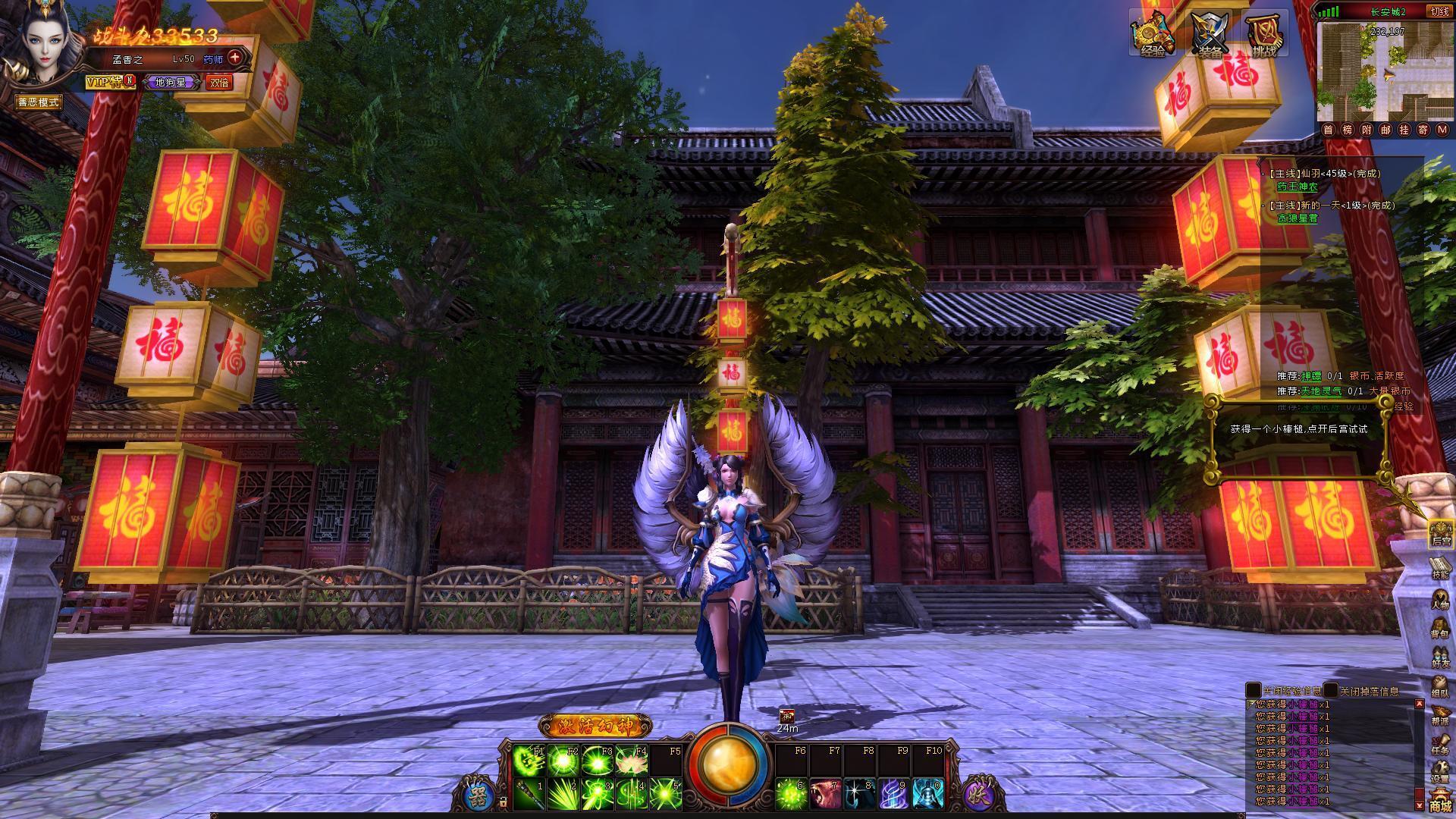Screen dimensions: 1456x819
Task: Click the 切线 switch-line button
Action: [x=1439, y=11]
